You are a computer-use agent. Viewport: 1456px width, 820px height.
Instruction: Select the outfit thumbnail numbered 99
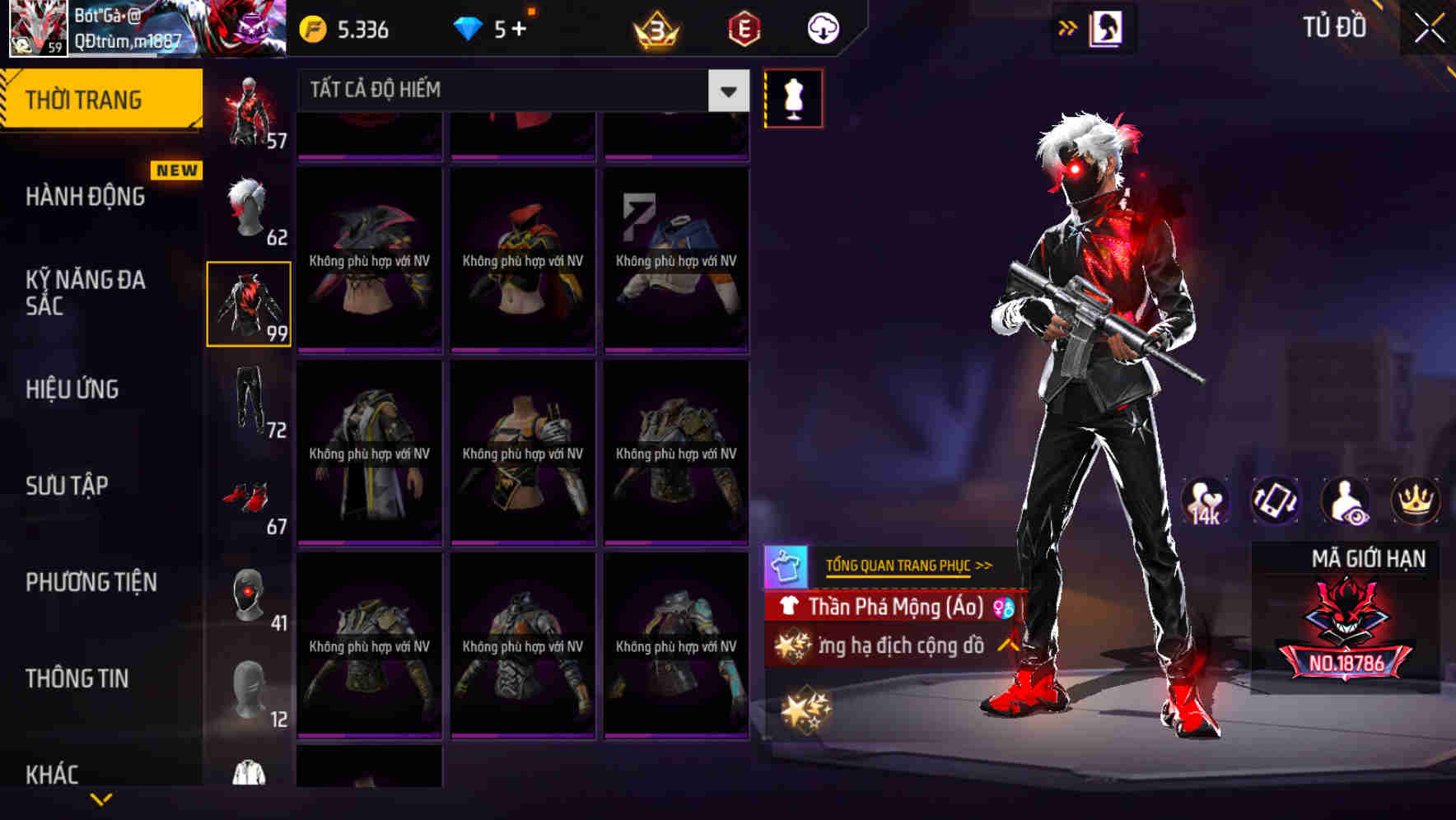(250, 303)
